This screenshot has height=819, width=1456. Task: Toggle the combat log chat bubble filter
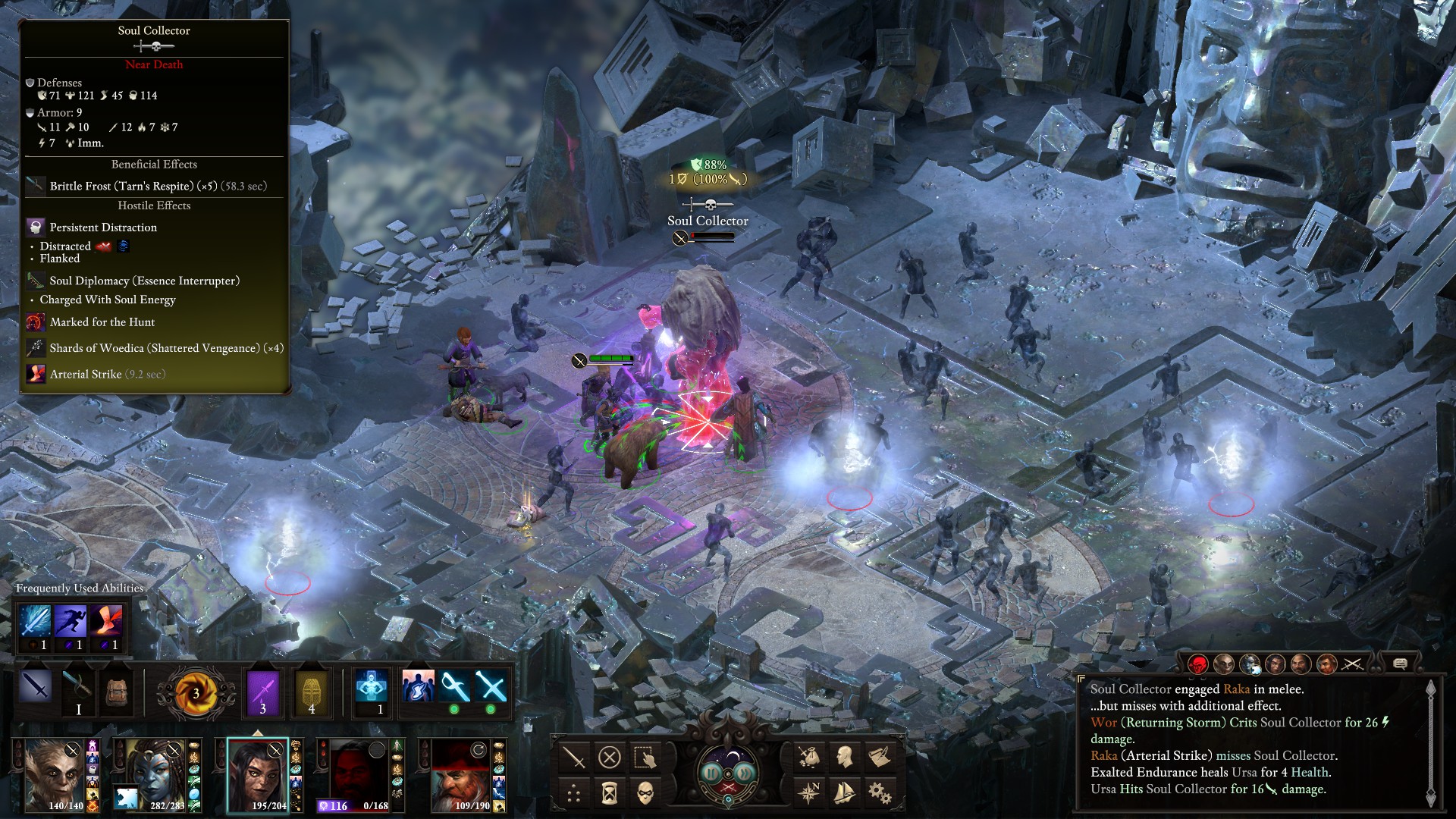tap(1400, 664)
